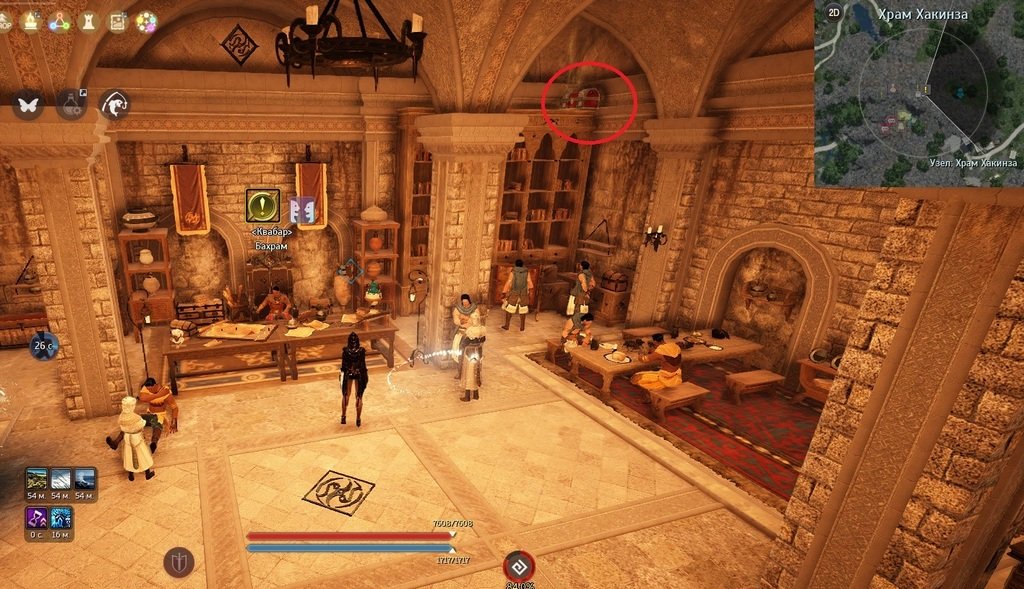The height and width of the screenshot is (589, 1024).
Task: Click the blue glowing gate buff icon
Action: click(61, 518)
